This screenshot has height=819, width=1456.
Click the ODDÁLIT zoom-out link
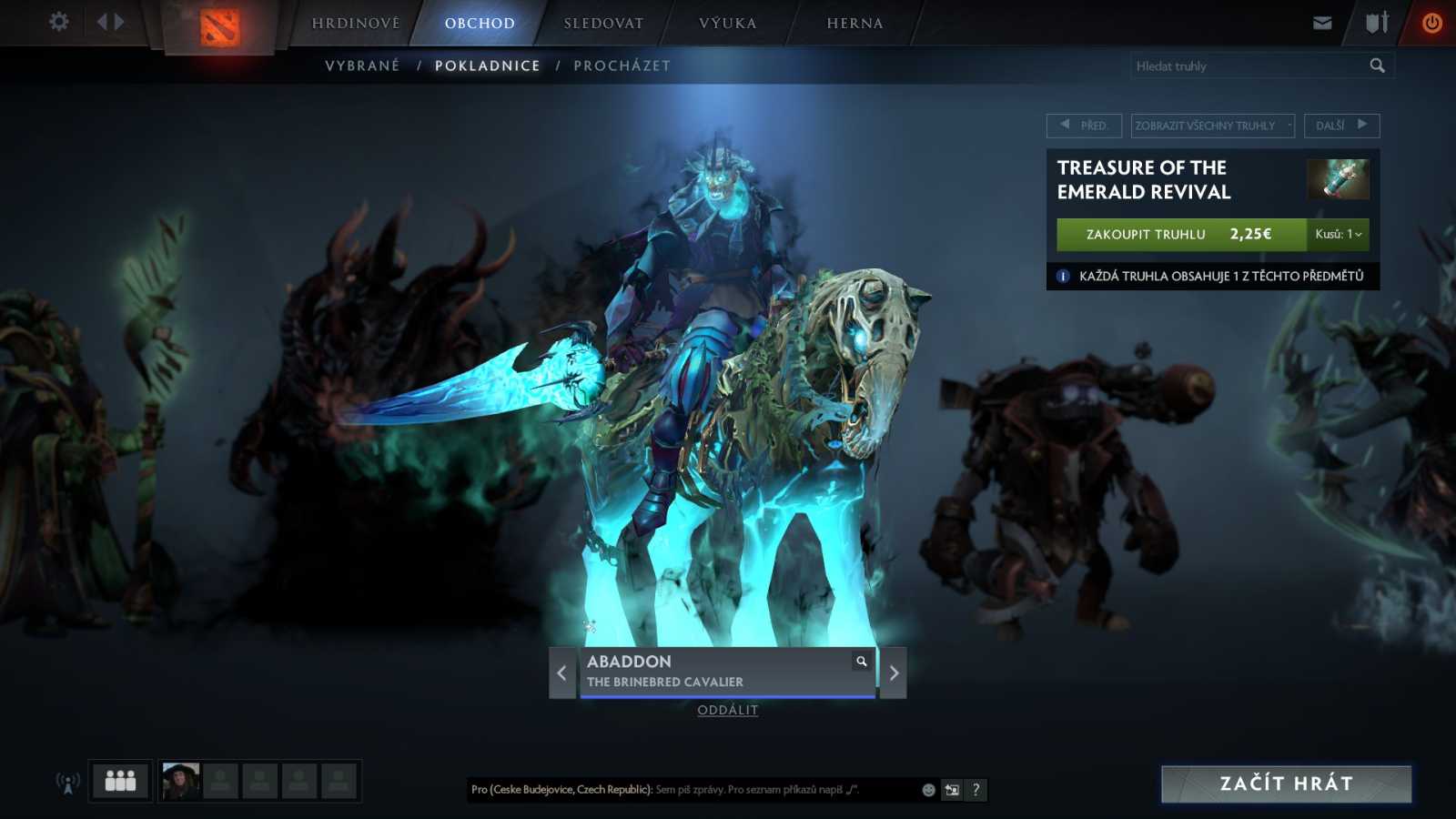click(727, 710)
